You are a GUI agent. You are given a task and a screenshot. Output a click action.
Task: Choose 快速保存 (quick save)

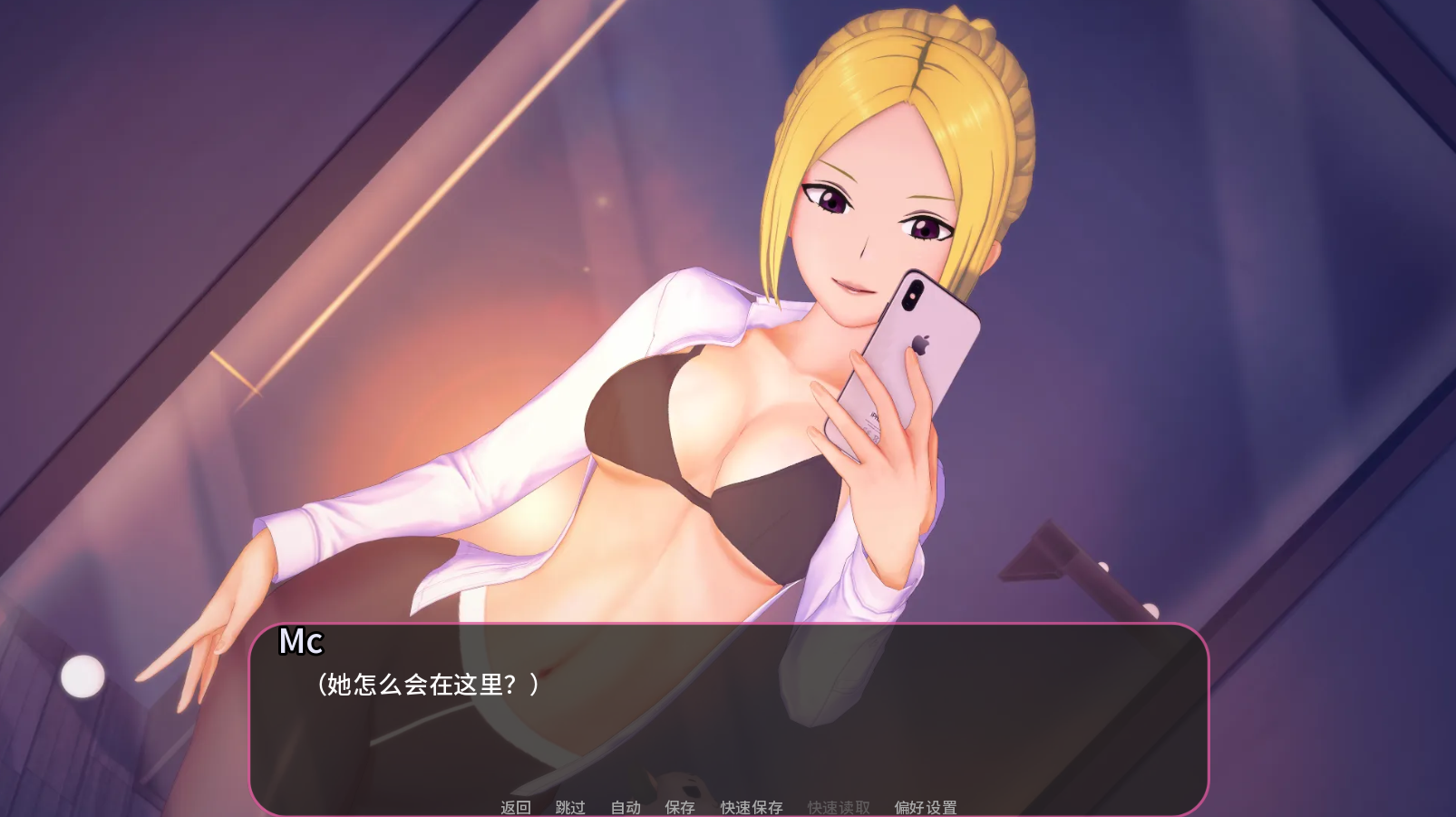tap(751, 807)
